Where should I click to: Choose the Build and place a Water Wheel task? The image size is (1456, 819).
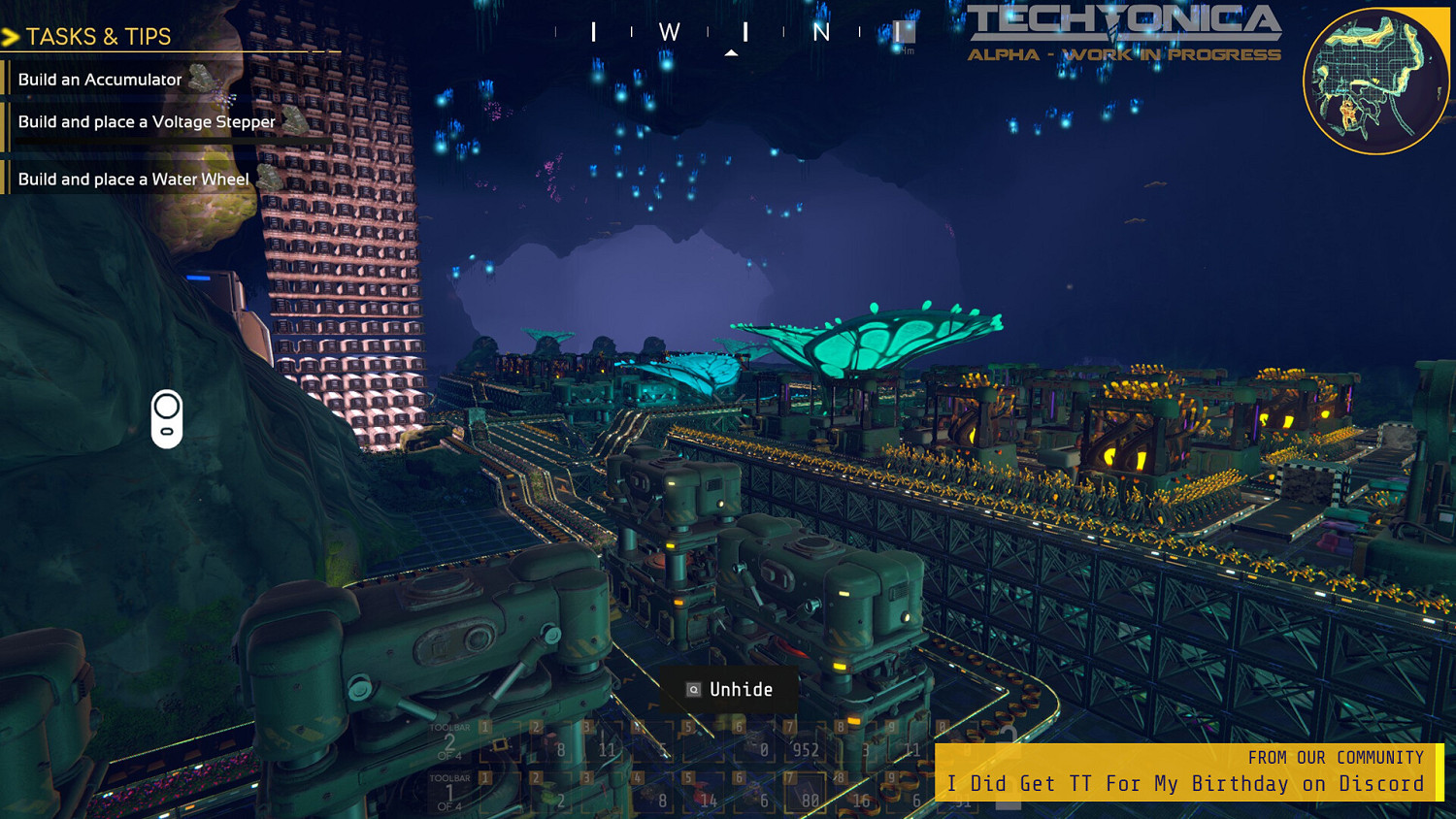134,180
